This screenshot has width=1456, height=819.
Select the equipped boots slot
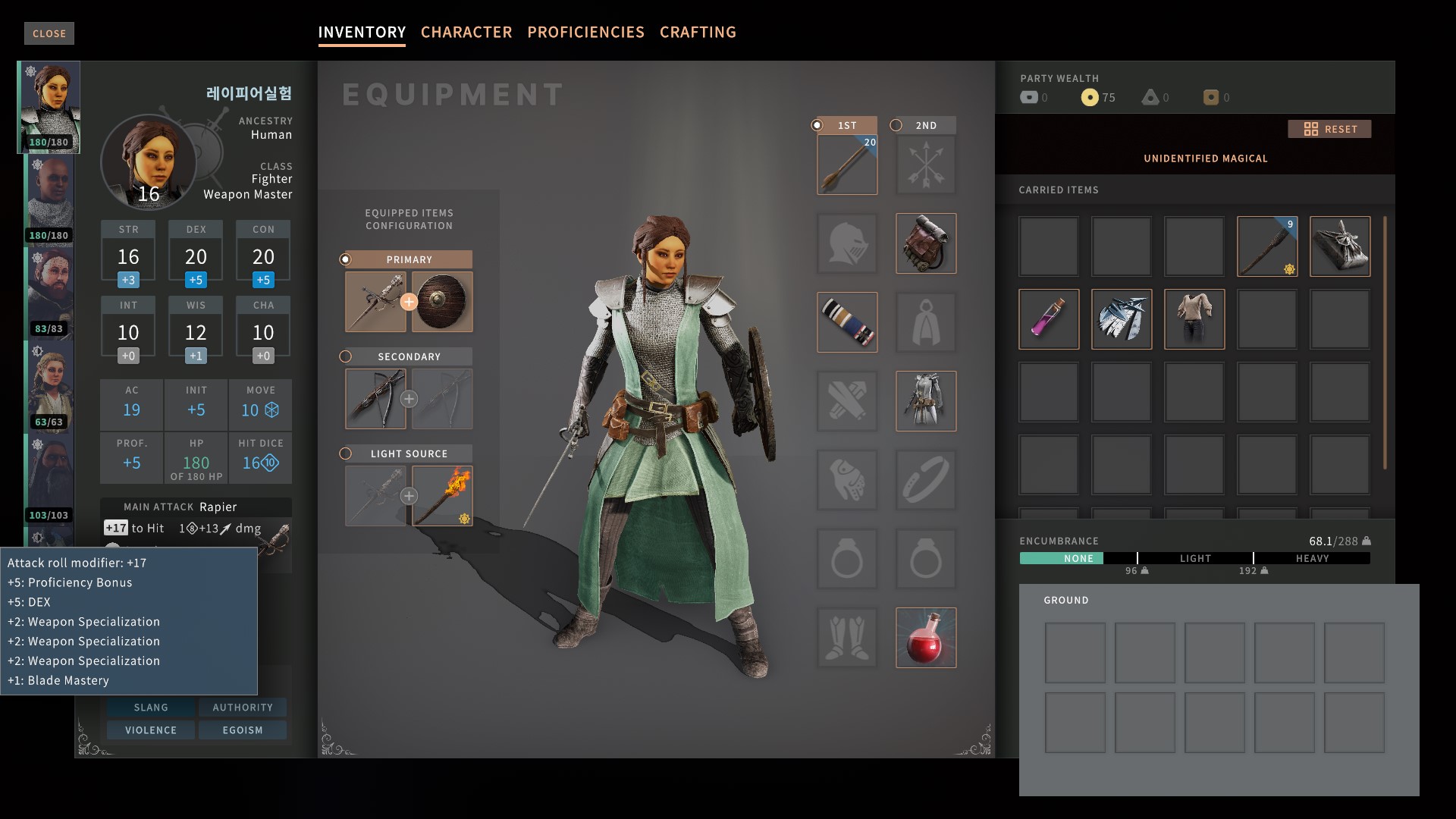point(846,638)
